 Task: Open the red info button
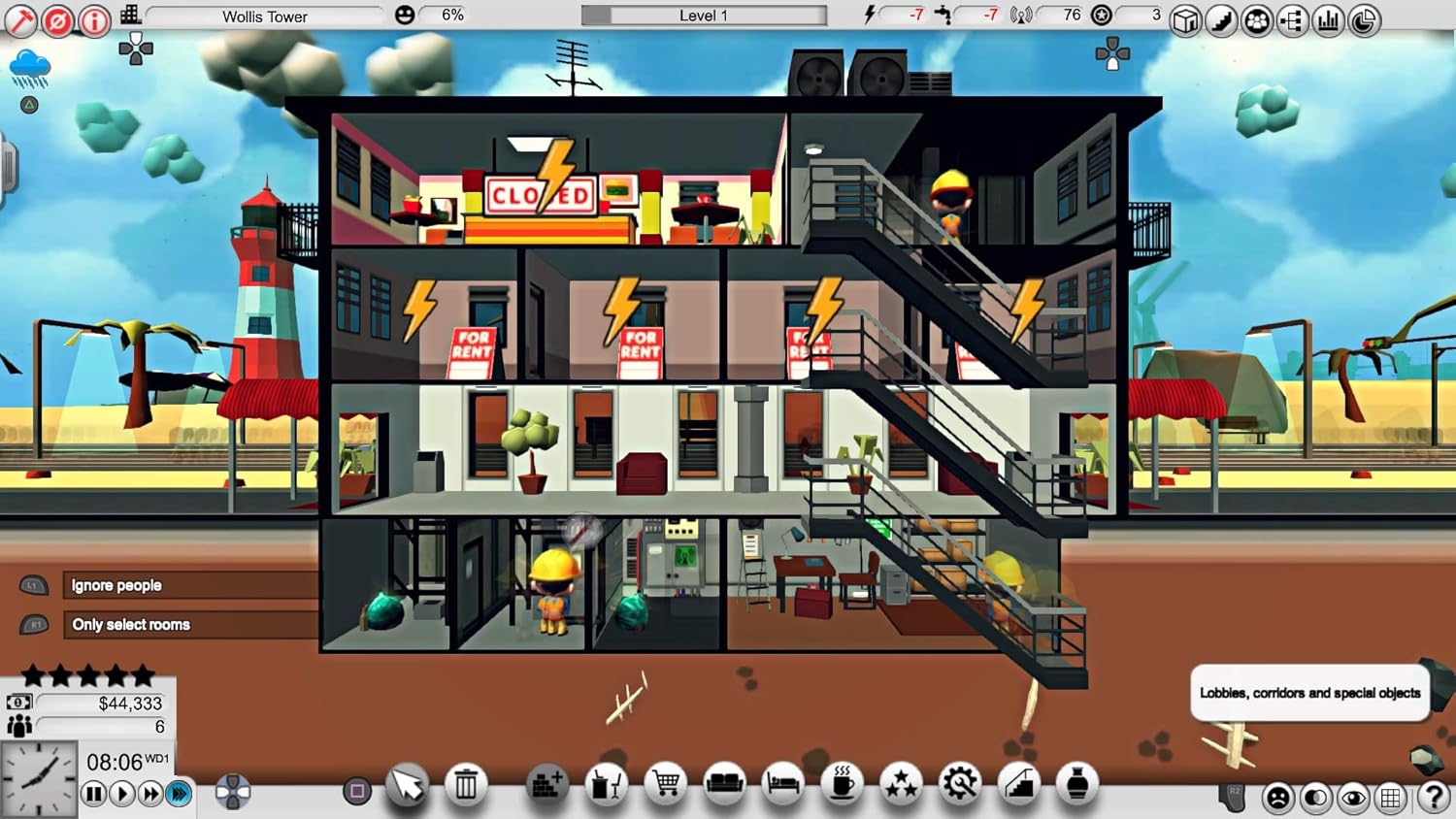tap(94, 19)
